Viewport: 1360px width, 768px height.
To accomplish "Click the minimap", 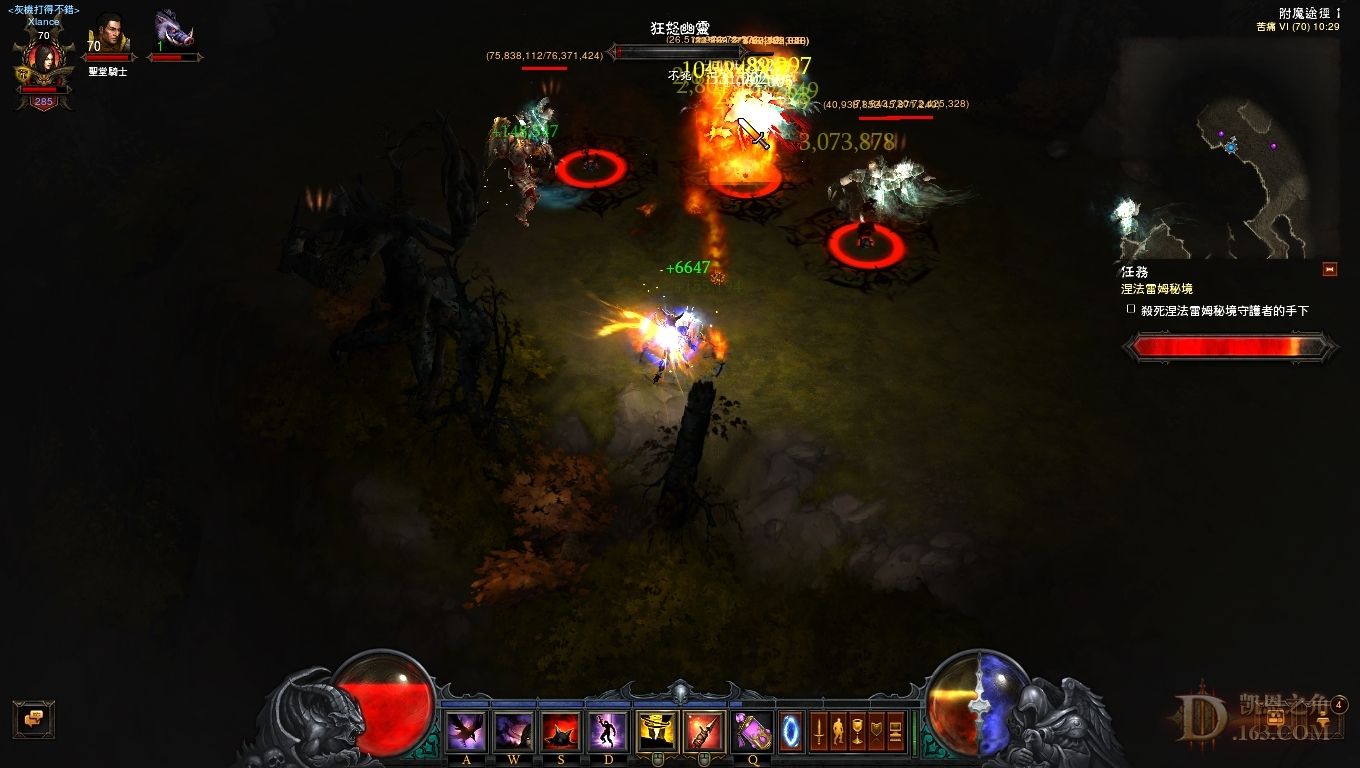I will [1229, 150].
